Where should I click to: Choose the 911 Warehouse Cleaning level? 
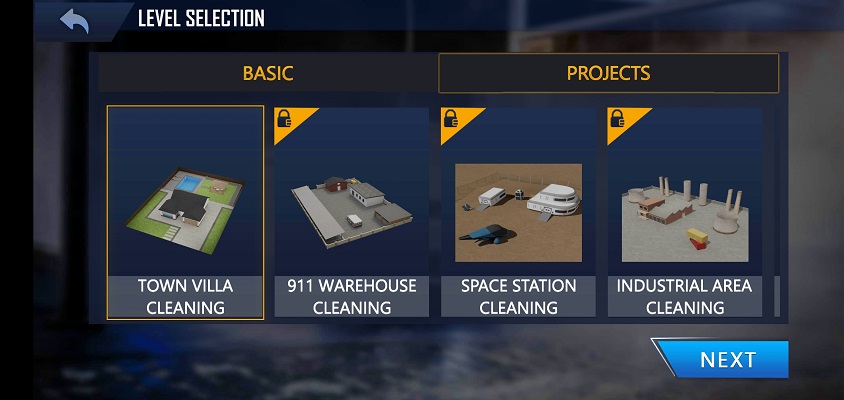tap(351, 212)
